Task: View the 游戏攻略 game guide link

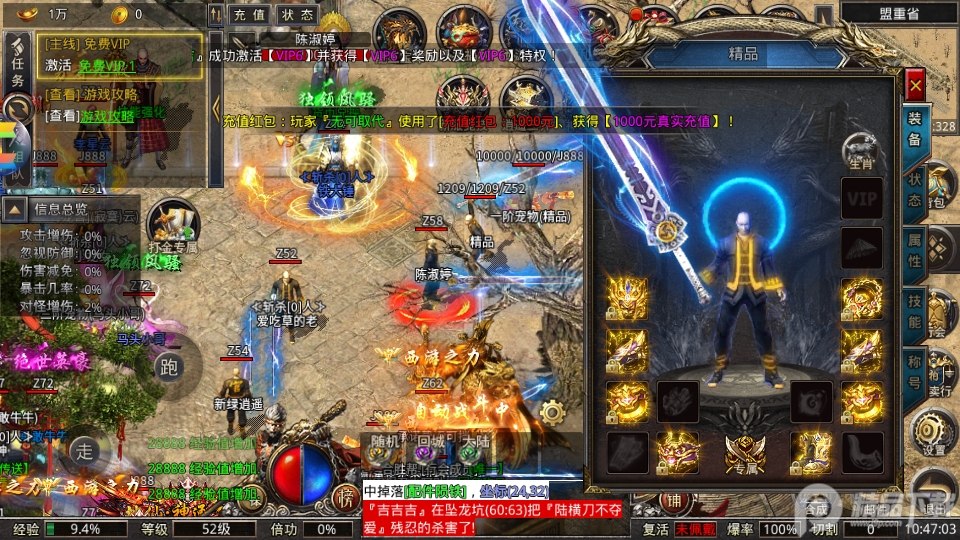Action: (x=108, y=115)
